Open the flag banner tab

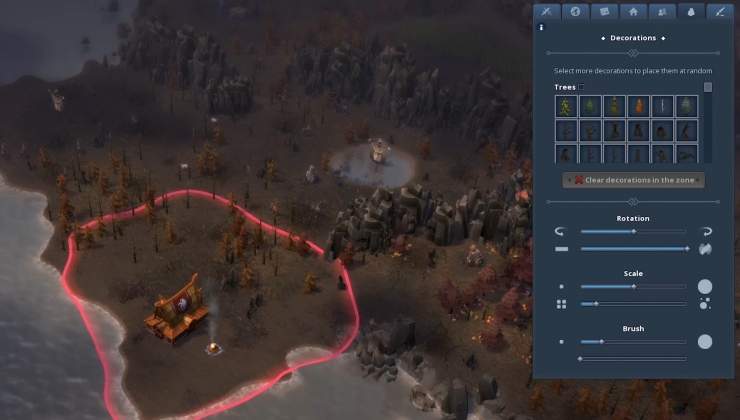pos(604,12)
